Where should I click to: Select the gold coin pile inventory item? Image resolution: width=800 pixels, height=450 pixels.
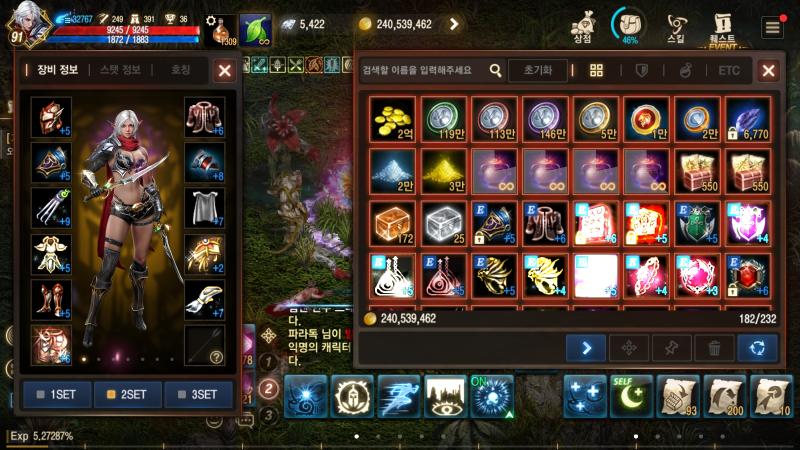[393, 117]
